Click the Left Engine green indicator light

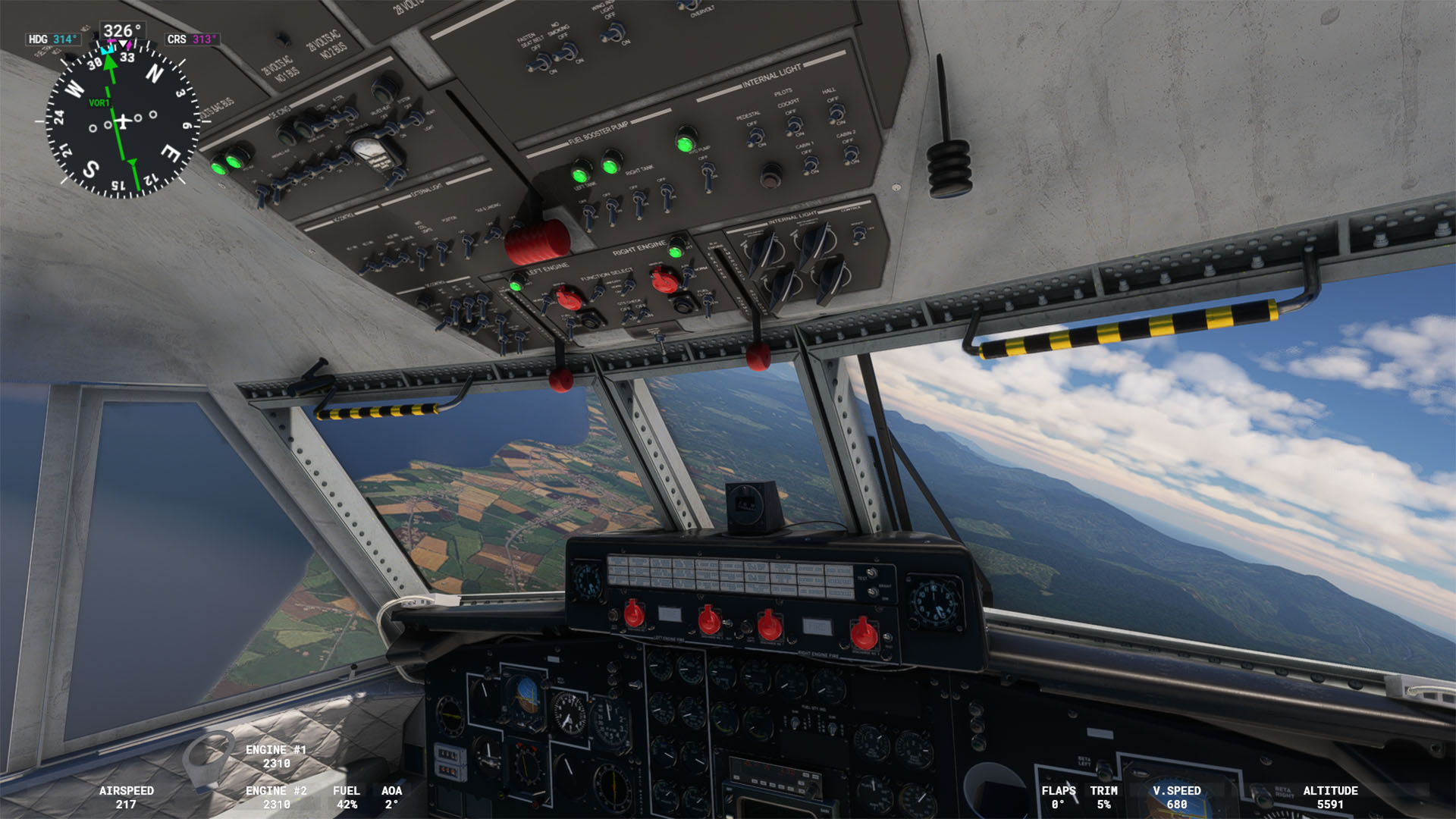pos(516,284)
